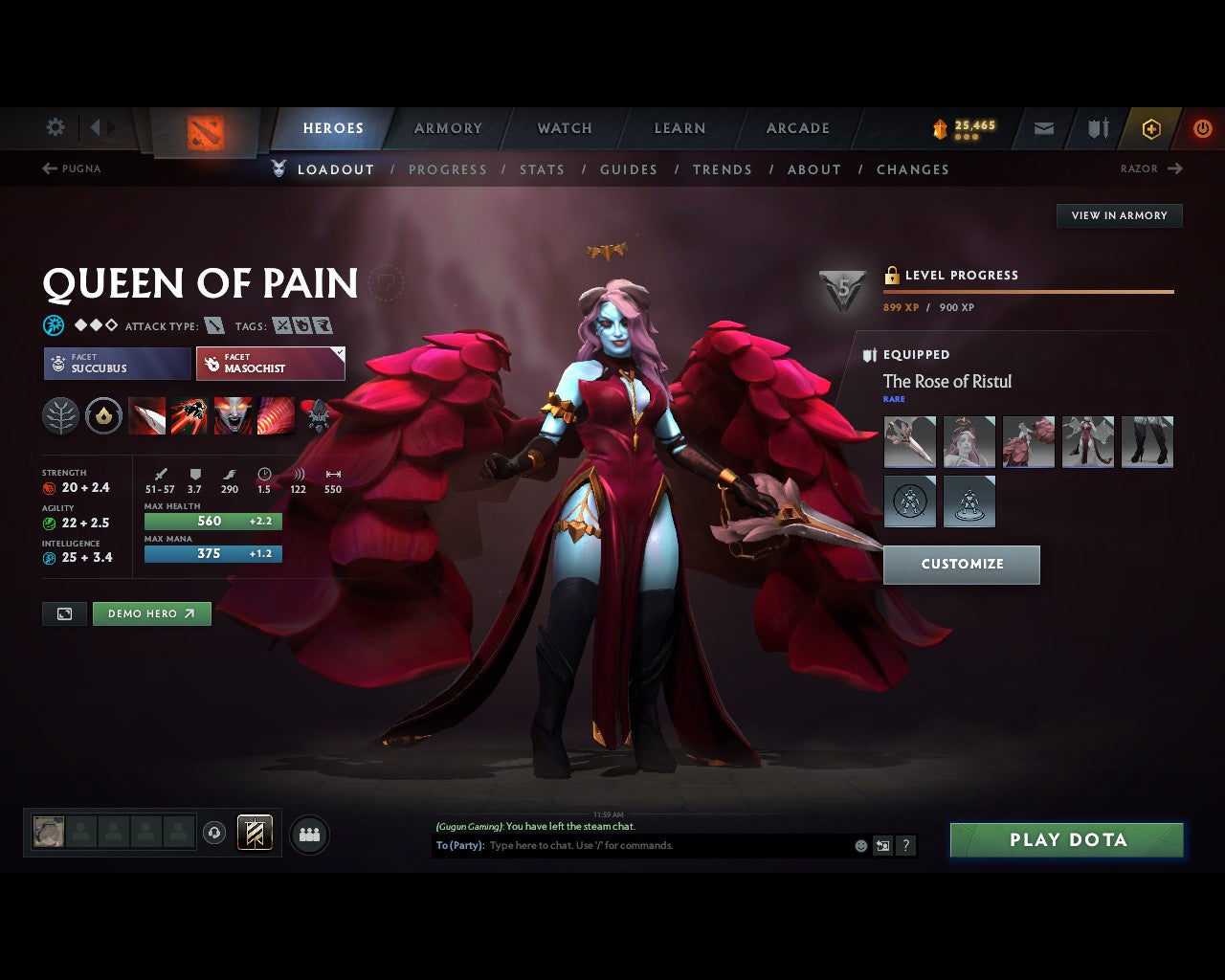Switch to the Stats tab

(x=543, y=169)
